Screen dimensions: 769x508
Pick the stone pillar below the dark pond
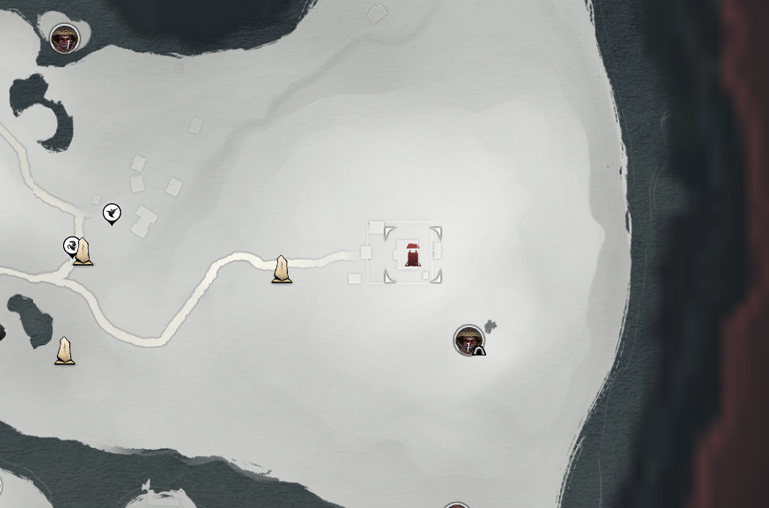click(65, 350)
